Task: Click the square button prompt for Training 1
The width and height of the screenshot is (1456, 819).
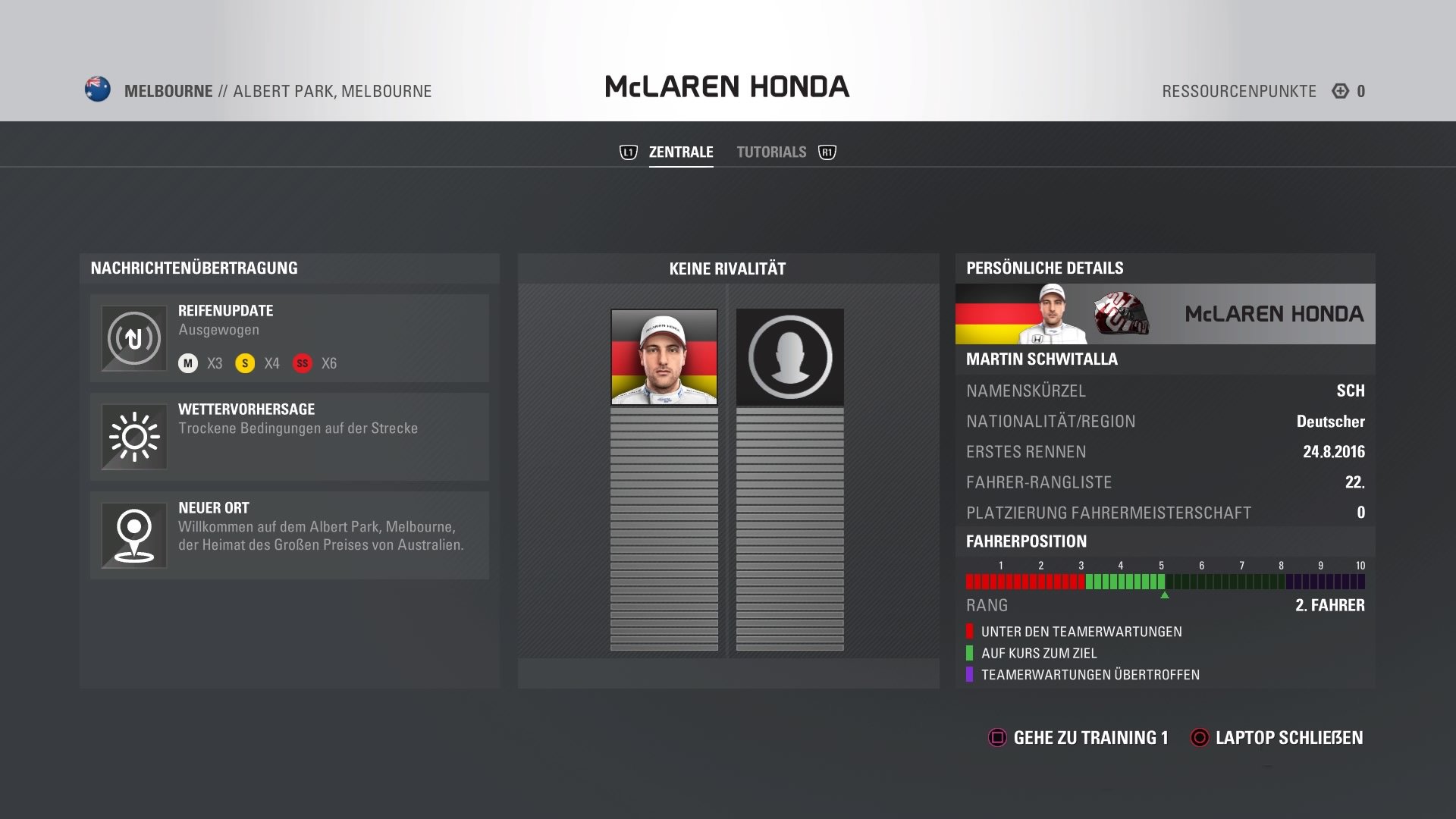Action: tap(996, 736)
